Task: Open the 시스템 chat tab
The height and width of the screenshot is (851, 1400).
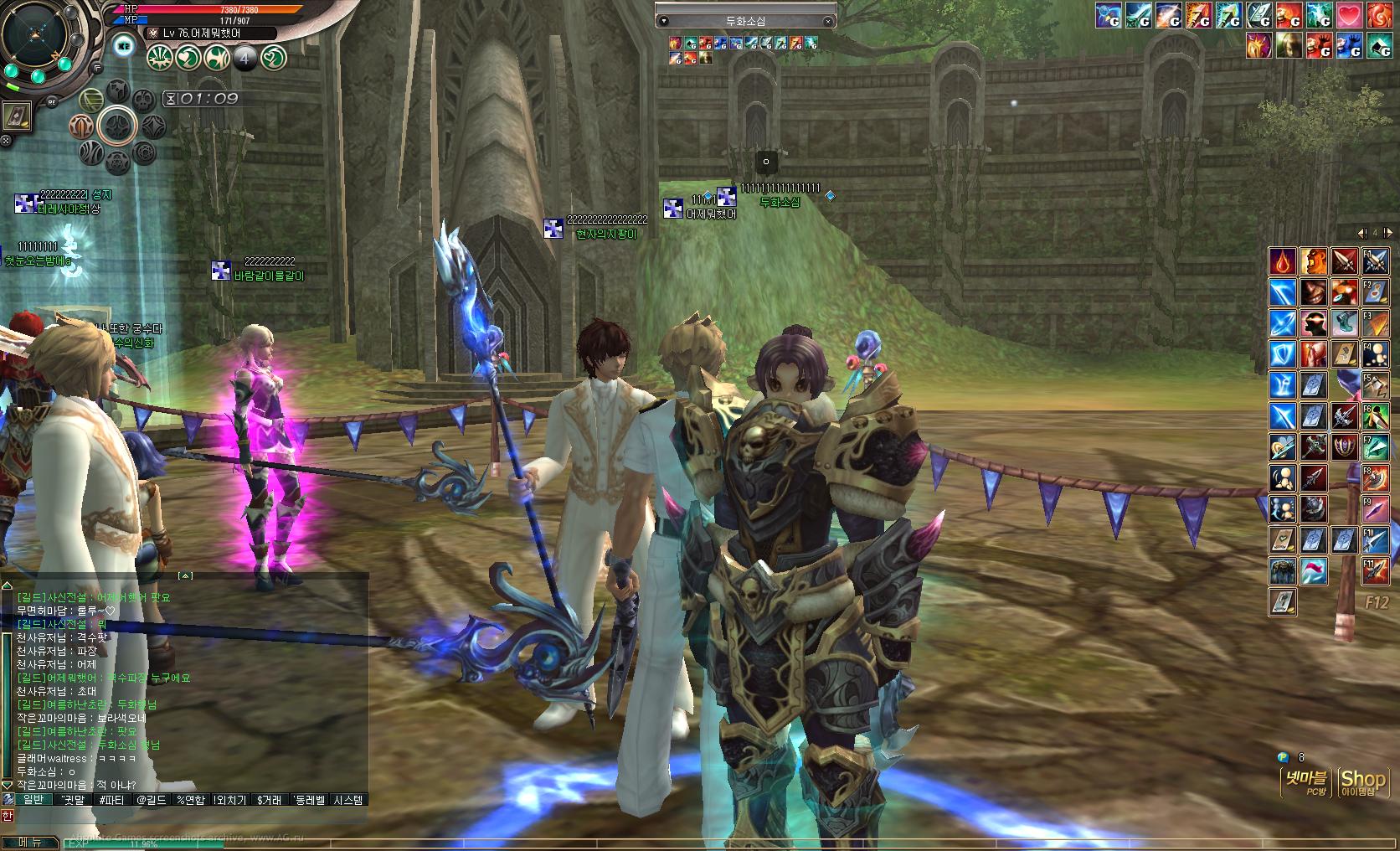Action: [348, 799]
